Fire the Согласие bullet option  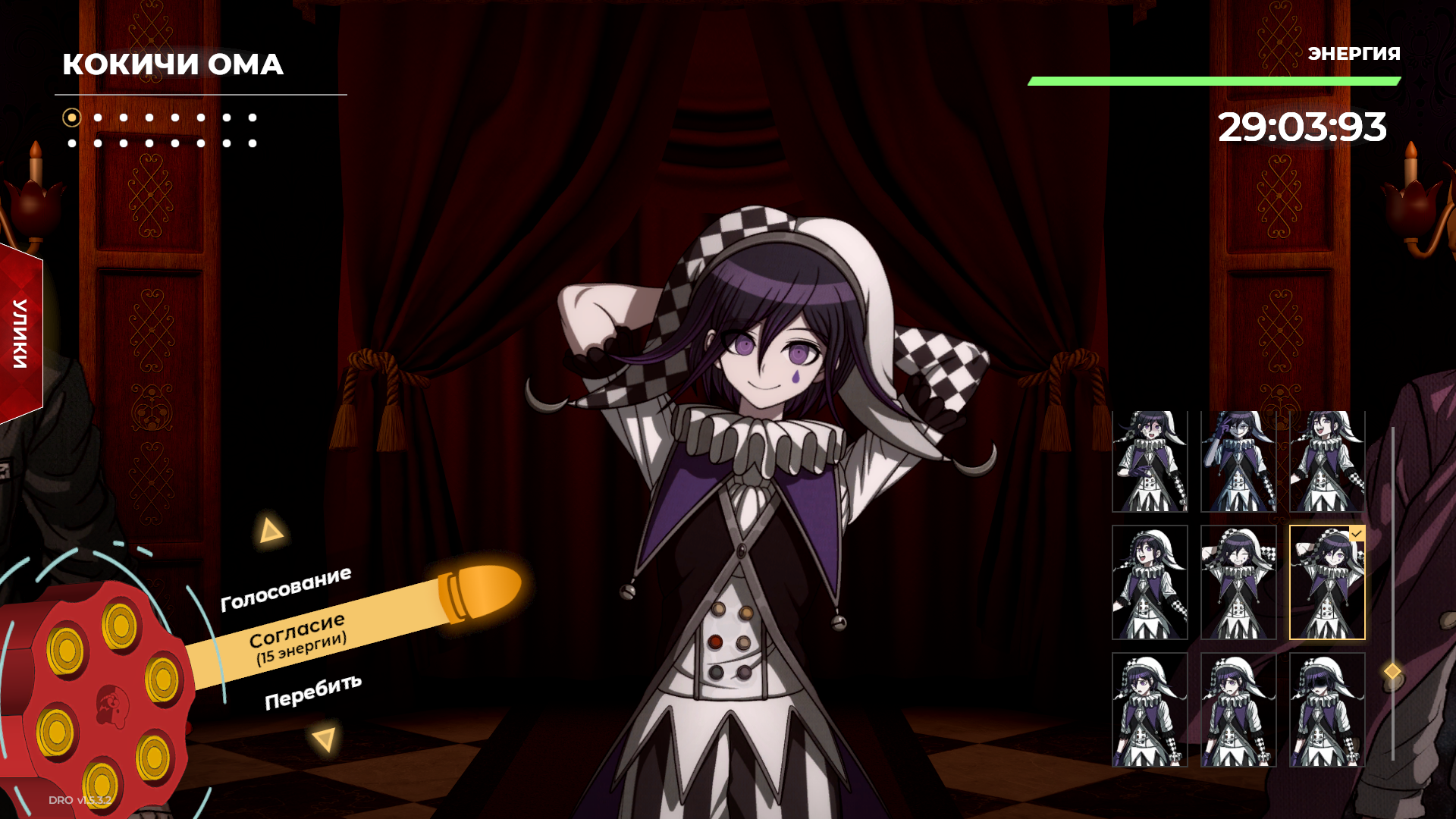[297, 637]
